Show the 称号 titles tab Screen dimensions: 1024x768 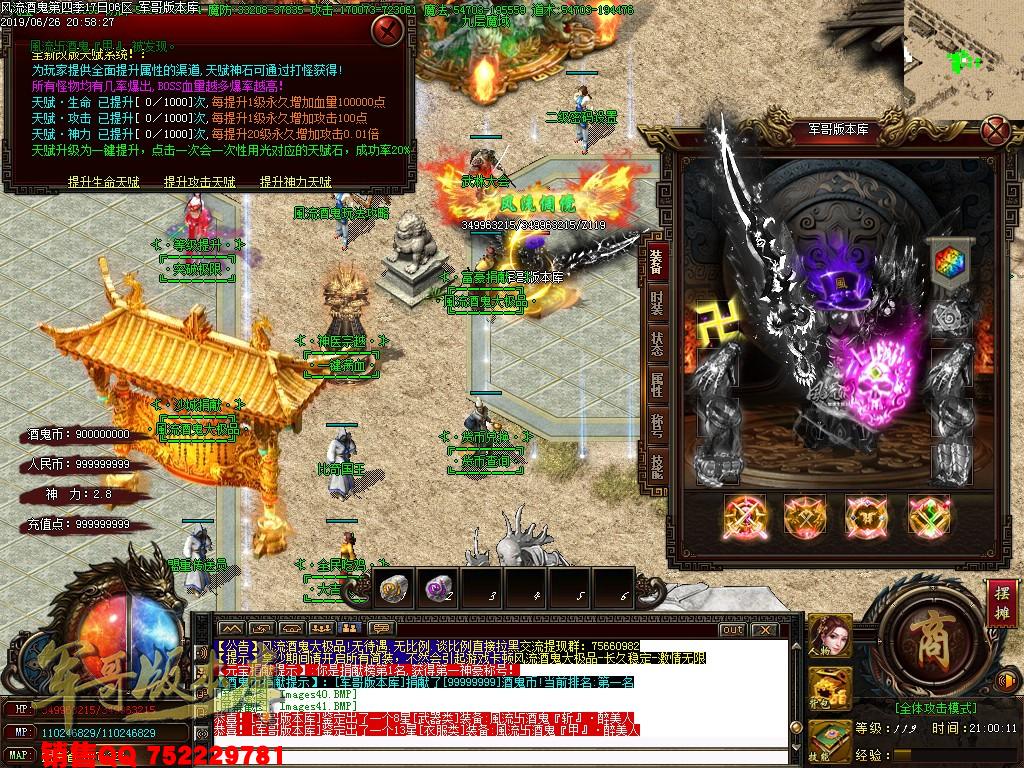coord(656,426)
